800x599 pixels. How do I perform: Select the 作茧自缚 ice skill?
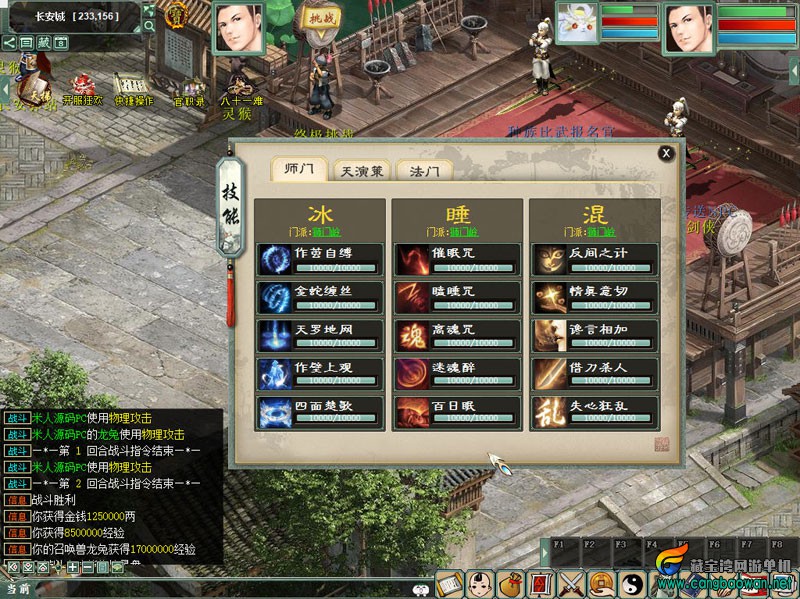tap(319, 258)
